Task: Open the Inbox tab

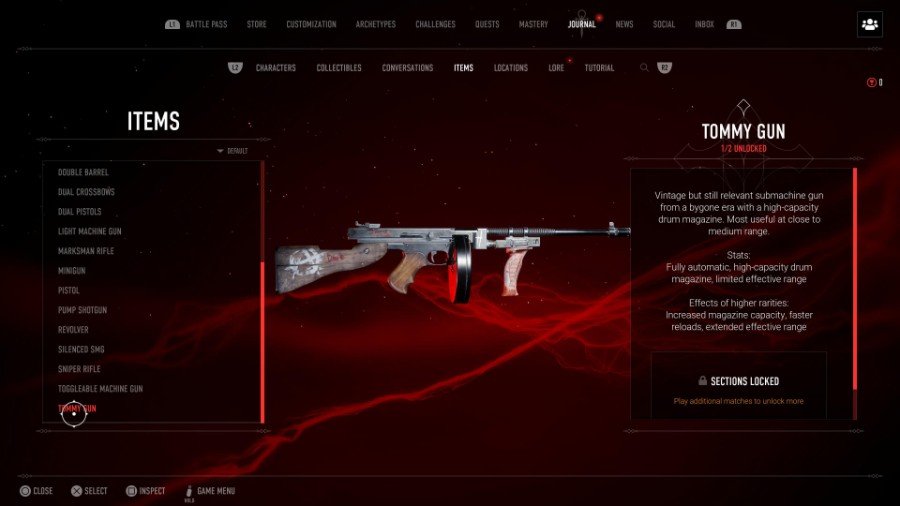Action: coord(704,24)
